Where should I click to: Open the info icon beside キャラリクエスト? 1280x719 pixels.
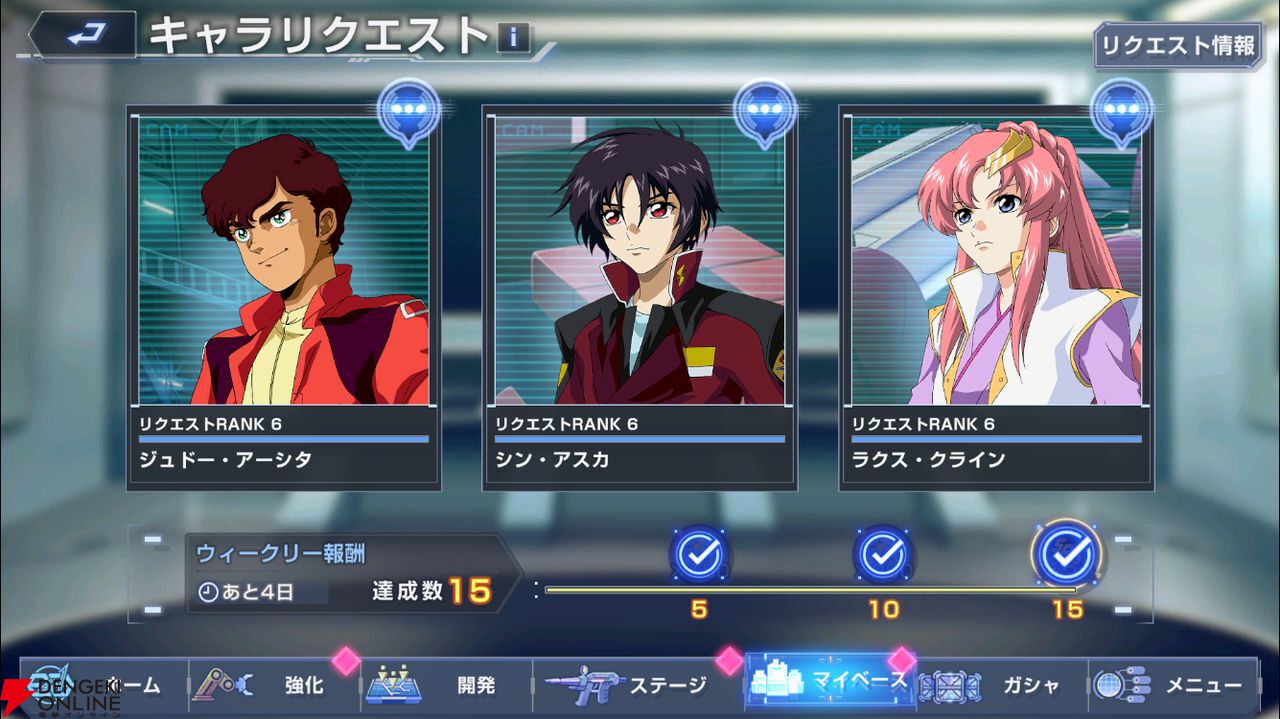coord(513,39)
